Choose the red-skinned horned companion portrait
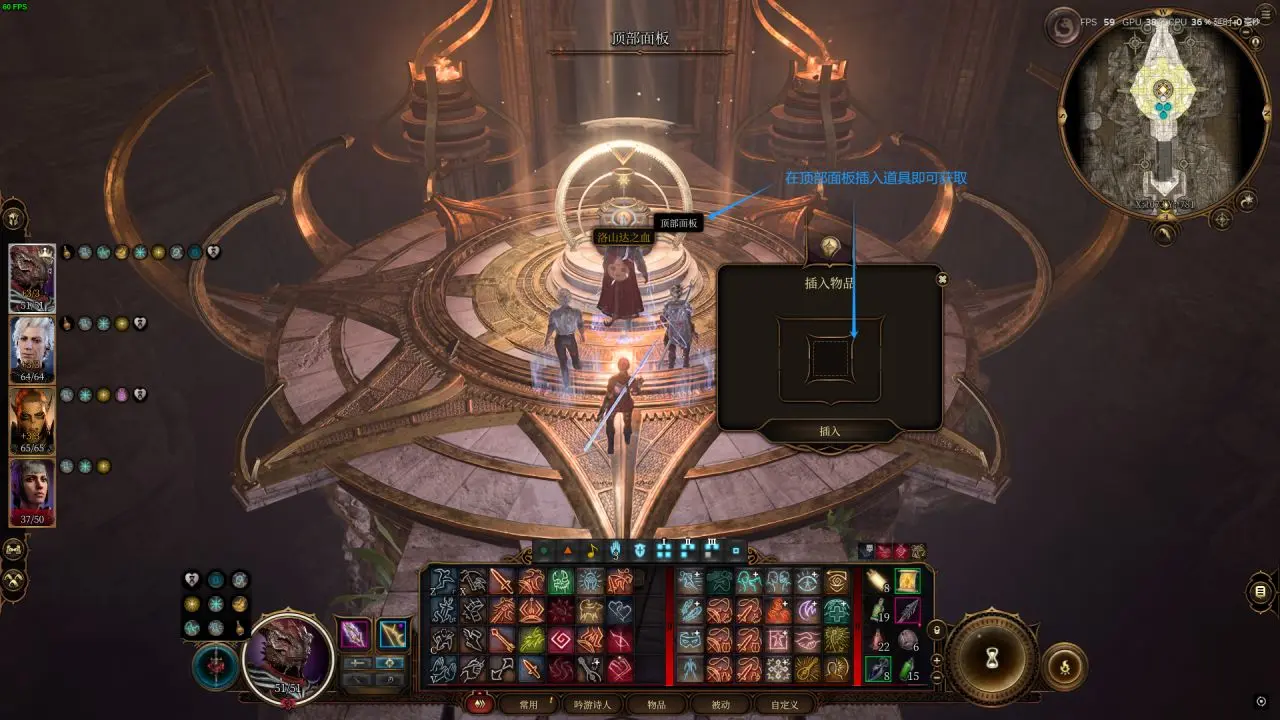This screenshot has width=1280, height=720. (x=32, y=420)
